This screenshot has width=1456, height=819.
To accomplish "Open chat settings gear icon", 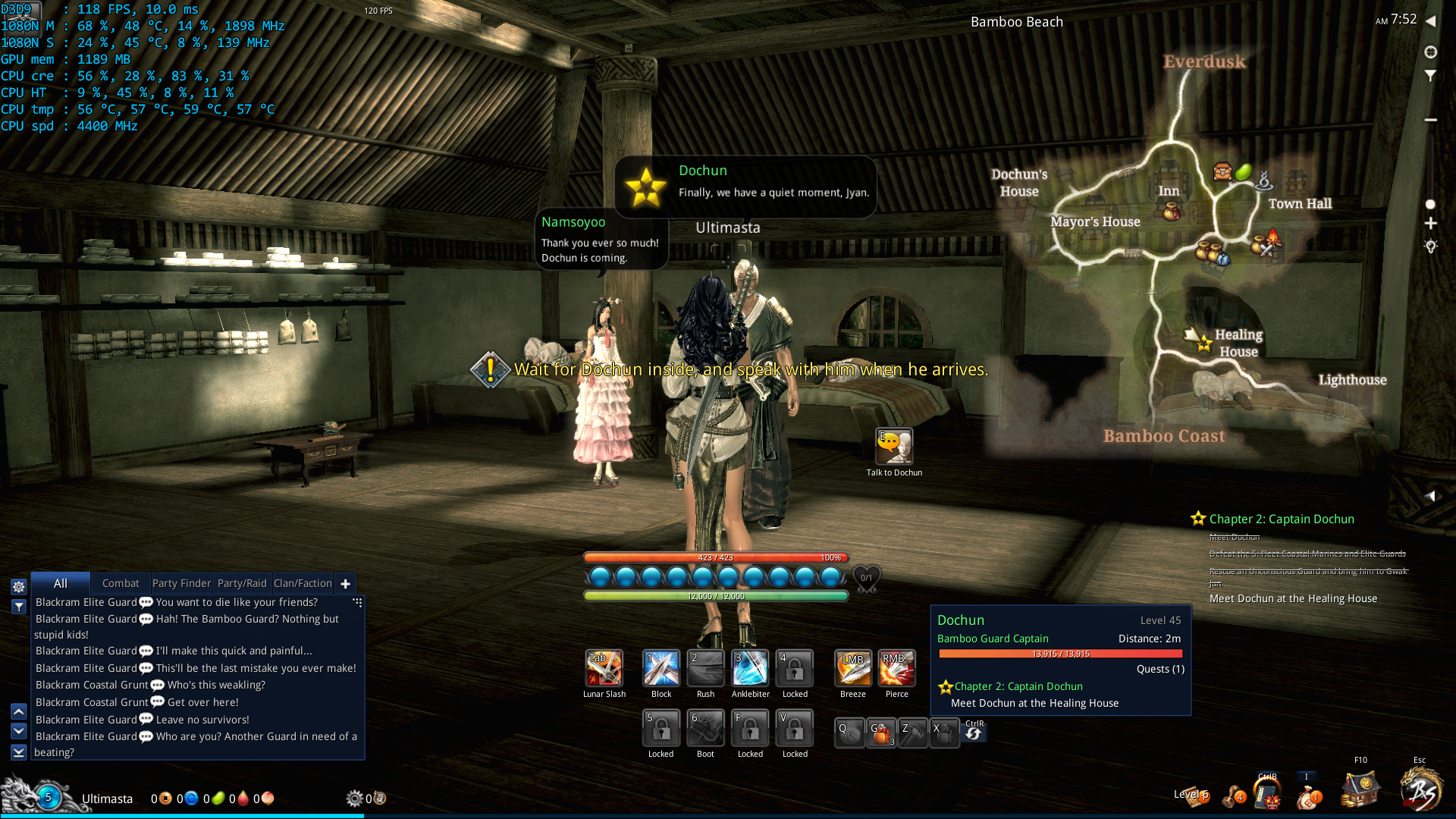I will [19, 586].
